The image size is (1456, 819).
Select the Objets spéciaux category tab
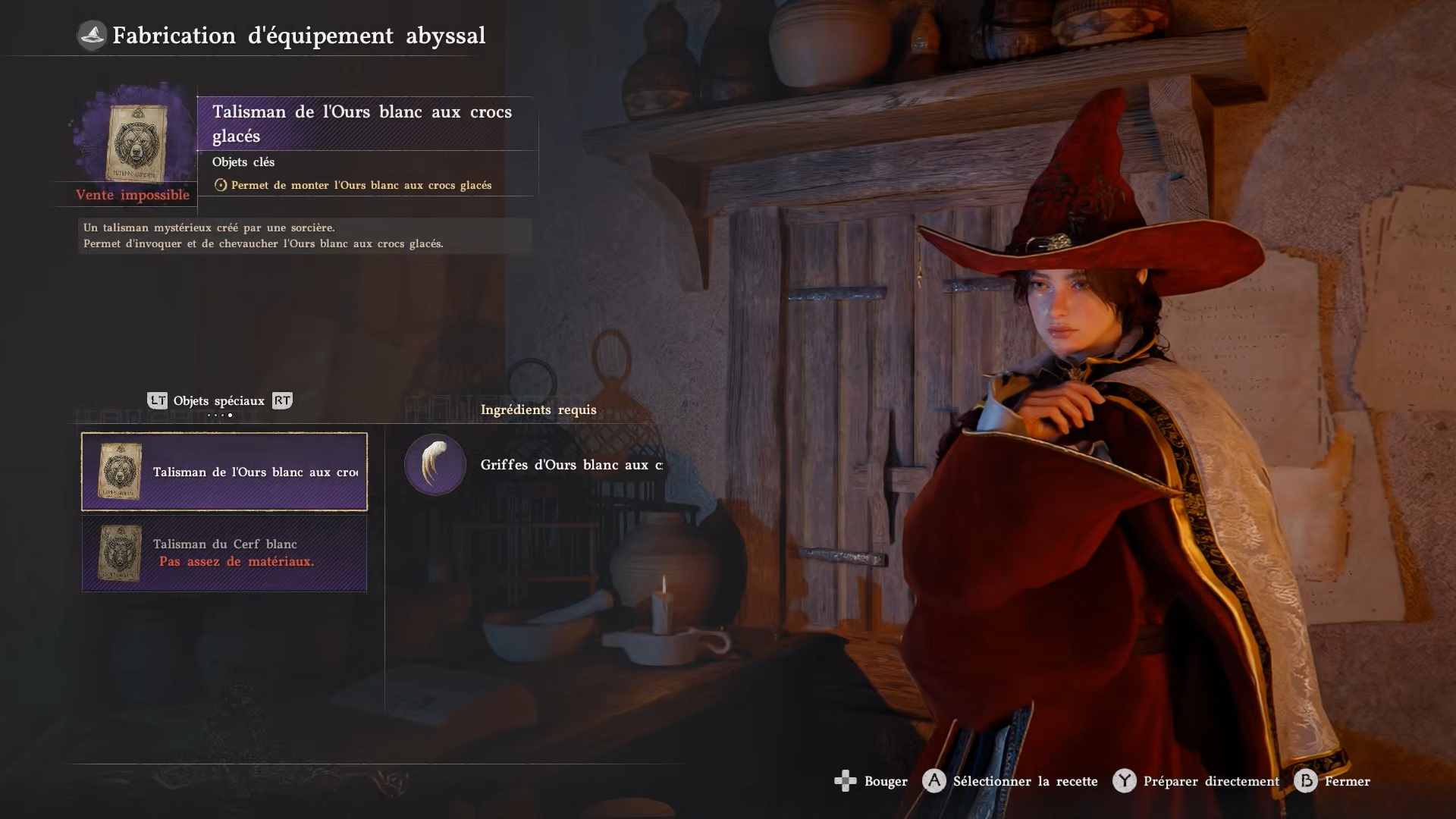click(218, 401)
